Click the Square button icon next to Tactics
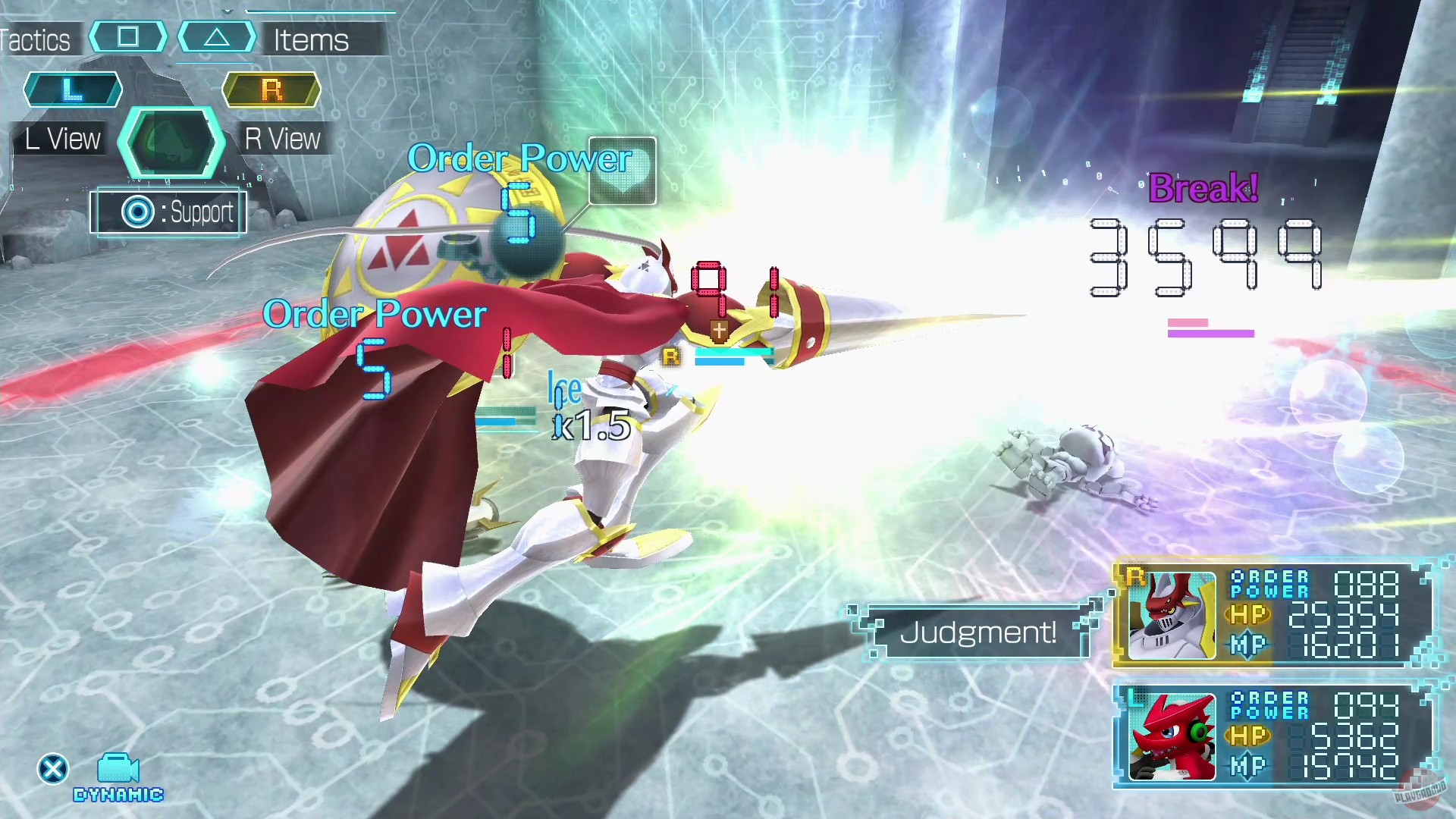1456x819 pixels. point(127,36)
